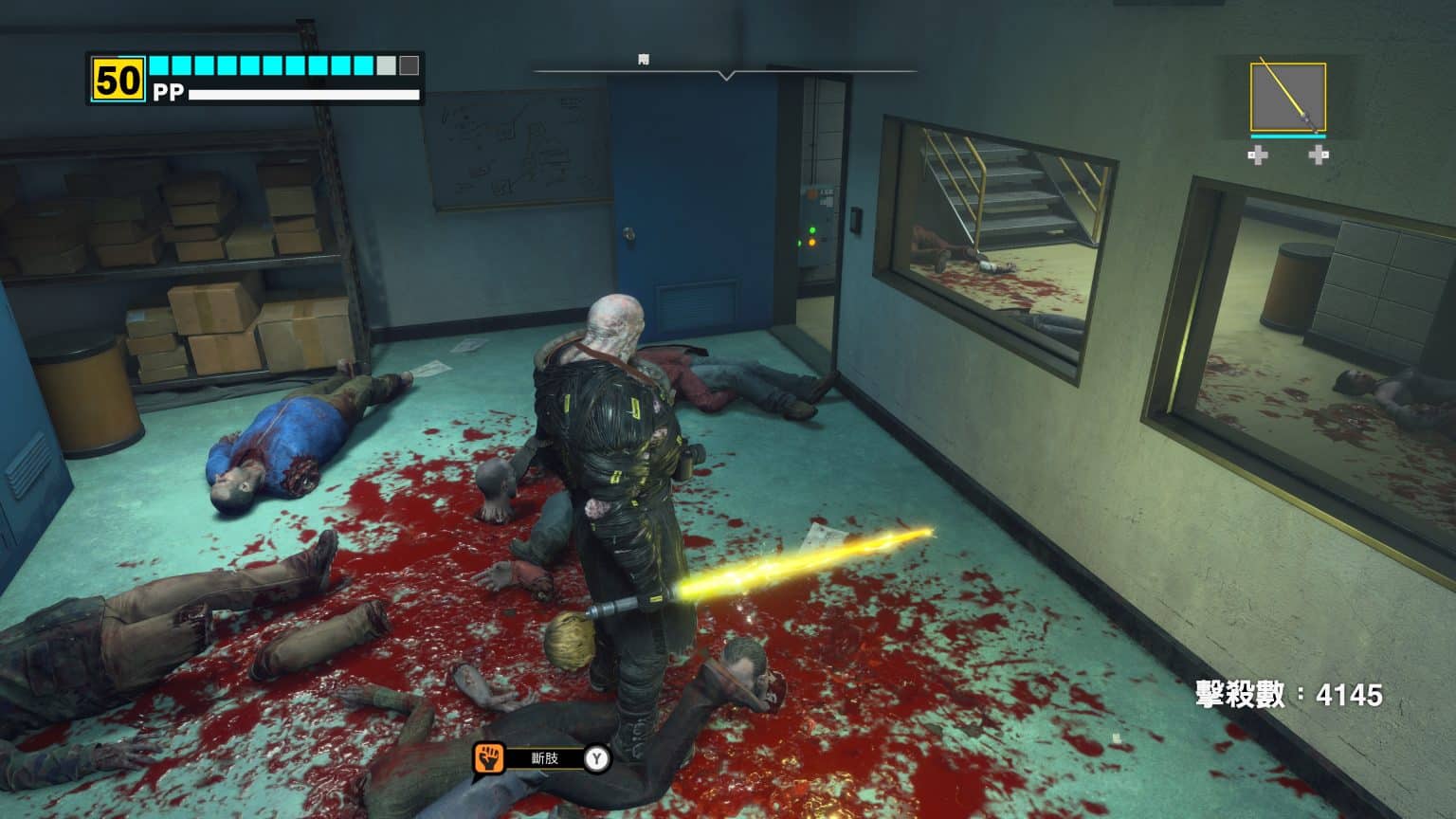Select the equipped laser sword weapon slot

tap(1287, 98)
